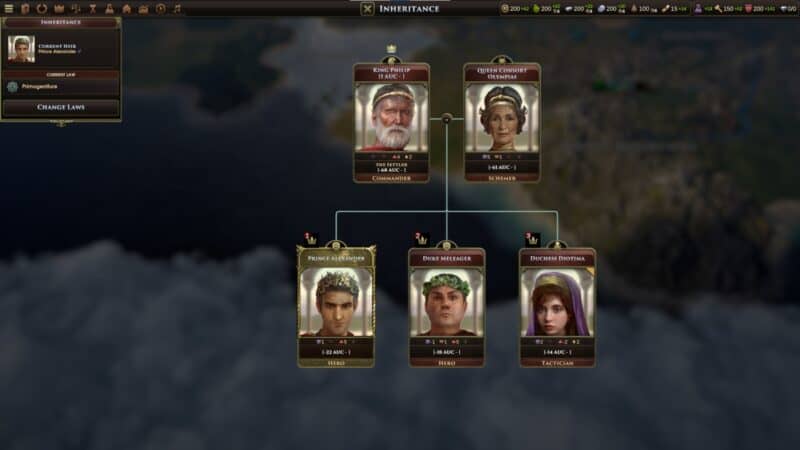The height and width of the screenshot is (450, 800).
Task: Select King Philip's character card
Action: [391, 122]
